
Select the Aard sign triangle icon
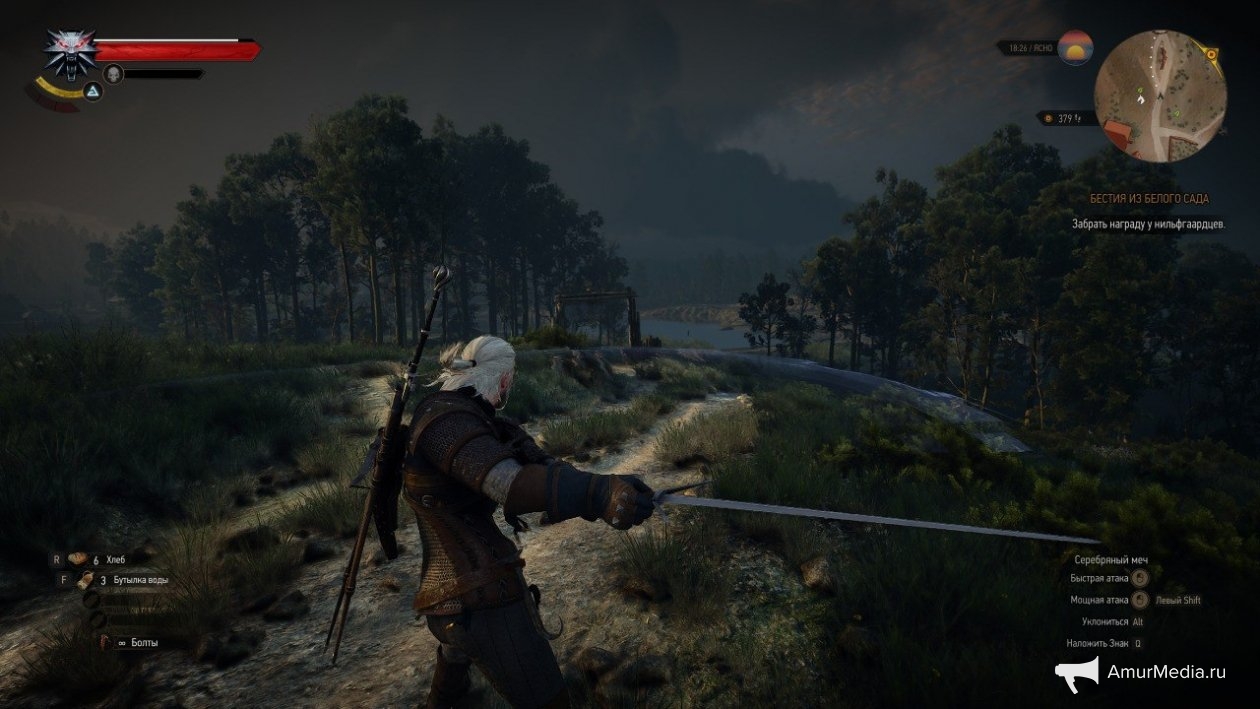92,92
